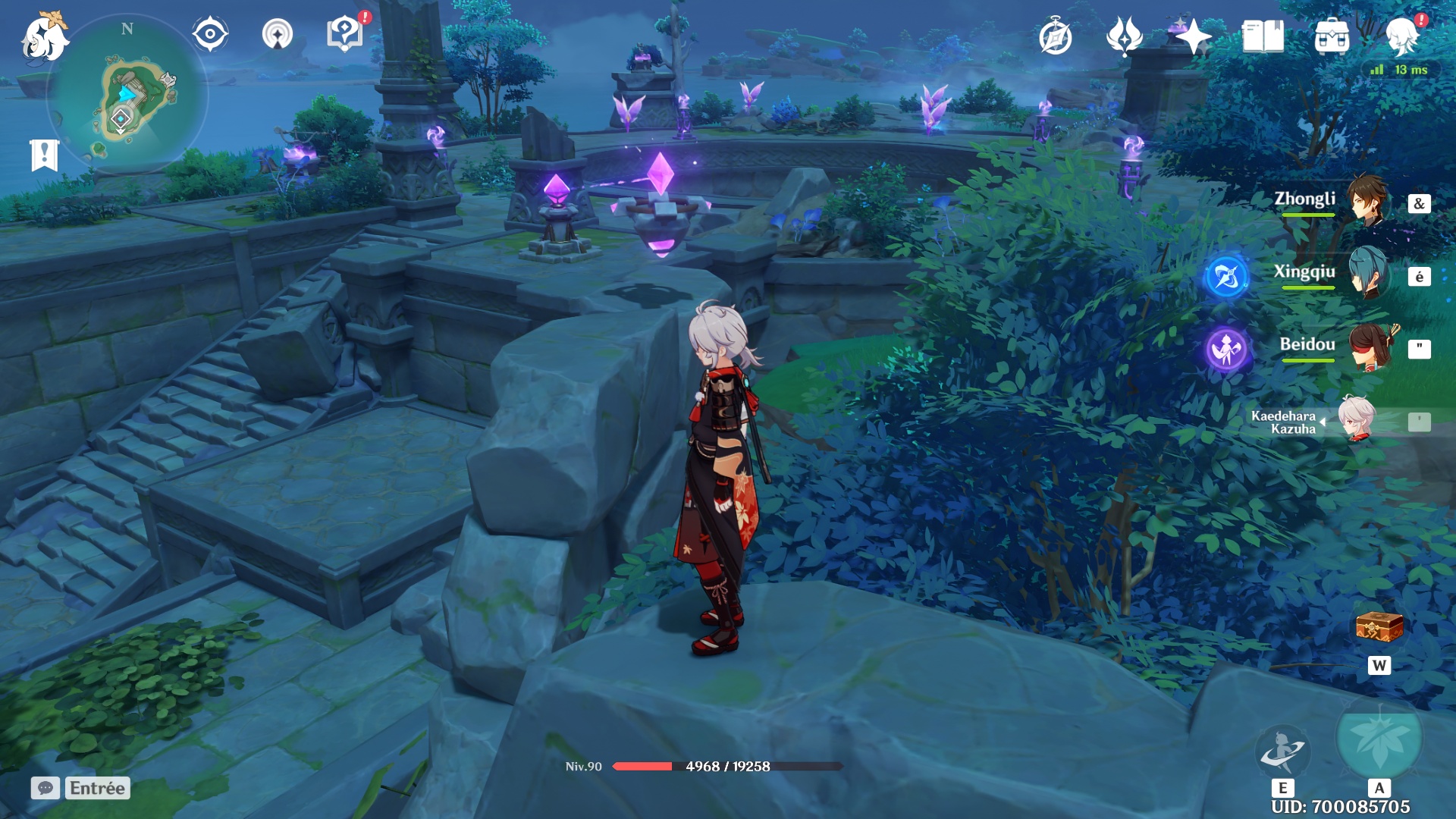Trigger Beidou's elemental burst icon

(1226, 349)
